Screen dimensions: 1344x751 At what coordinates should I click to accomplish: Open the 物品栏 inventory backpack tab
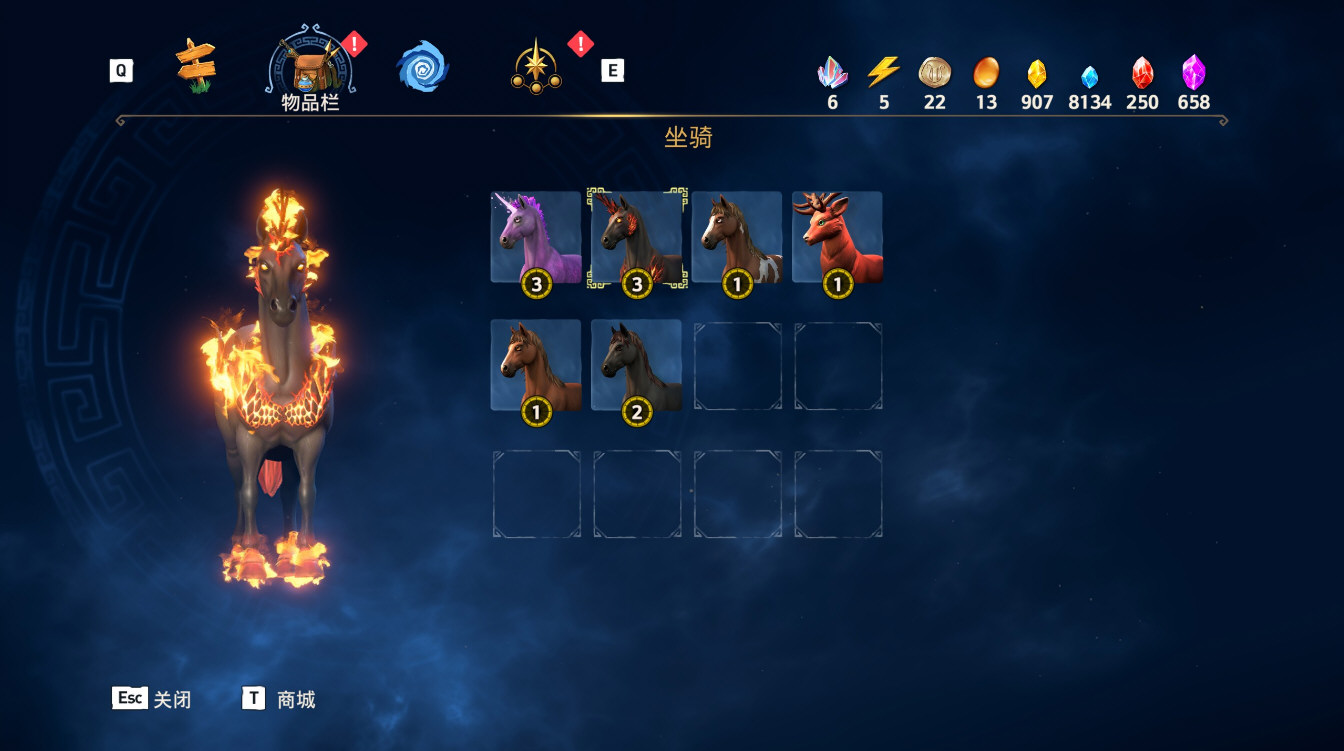tap(310, 69)
